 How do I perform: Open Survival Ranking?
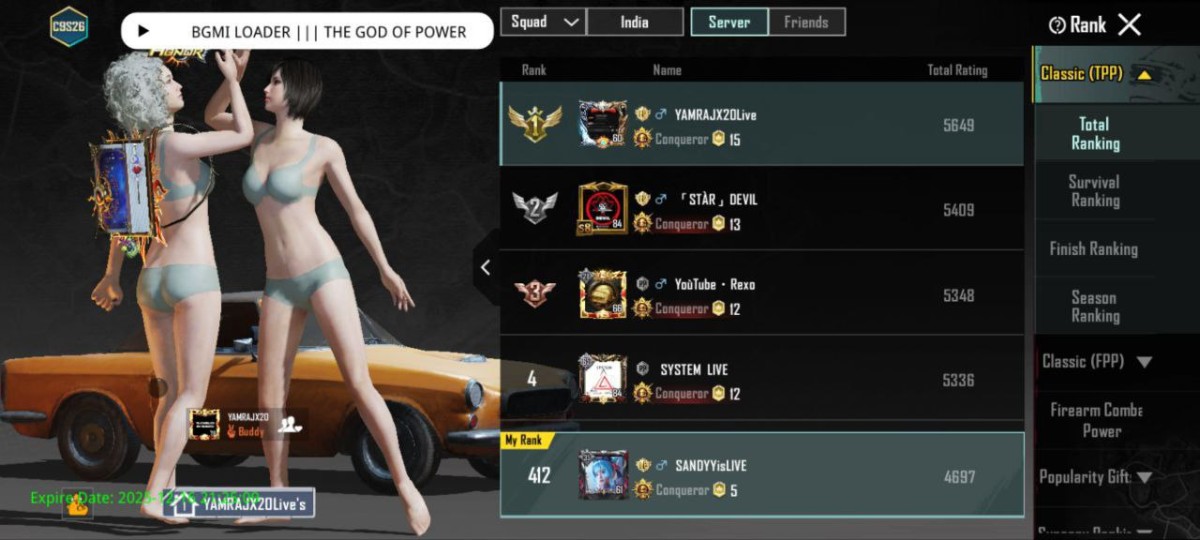(1094, 191)
